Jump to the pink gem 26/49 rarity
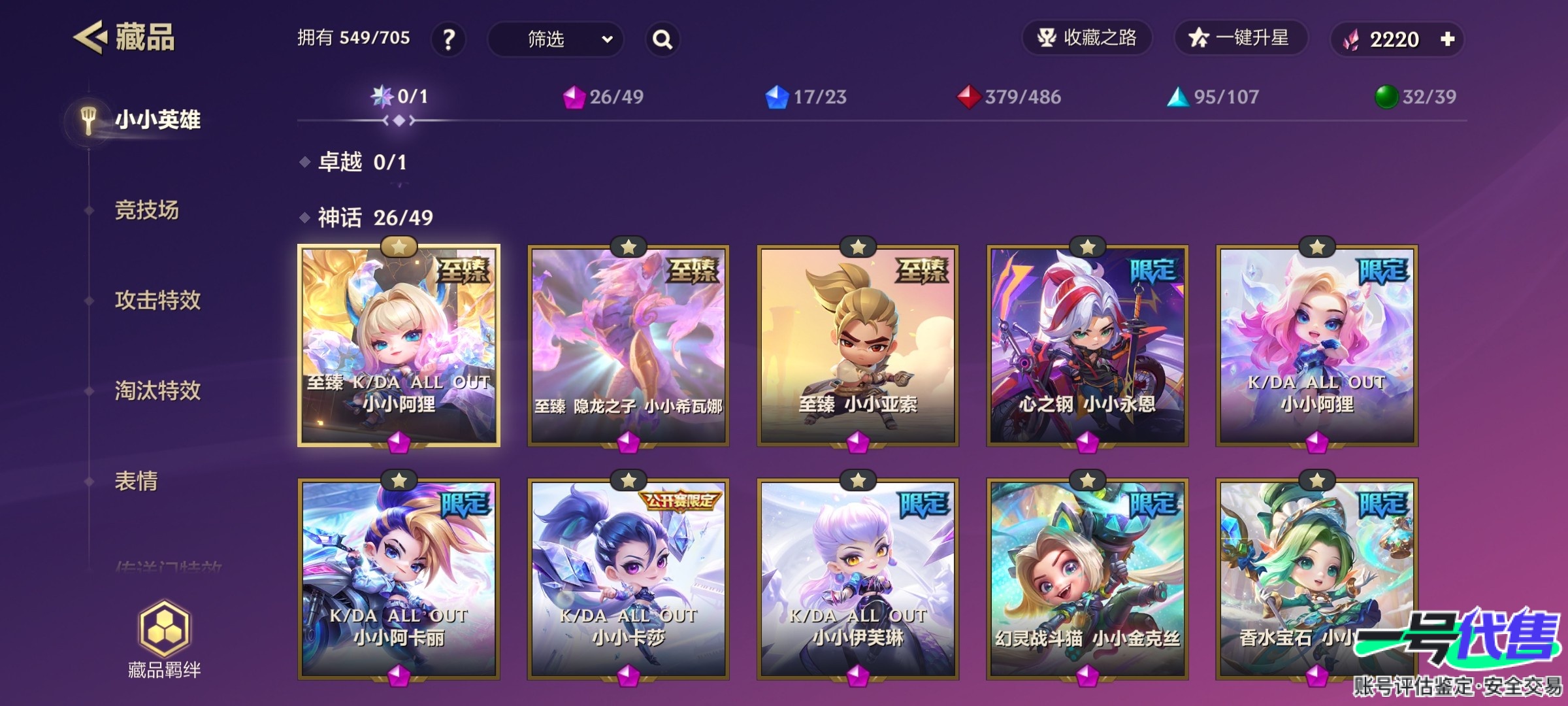This screenshot has width=1568, height=706. pyautogui.click(x=604, y=97)
